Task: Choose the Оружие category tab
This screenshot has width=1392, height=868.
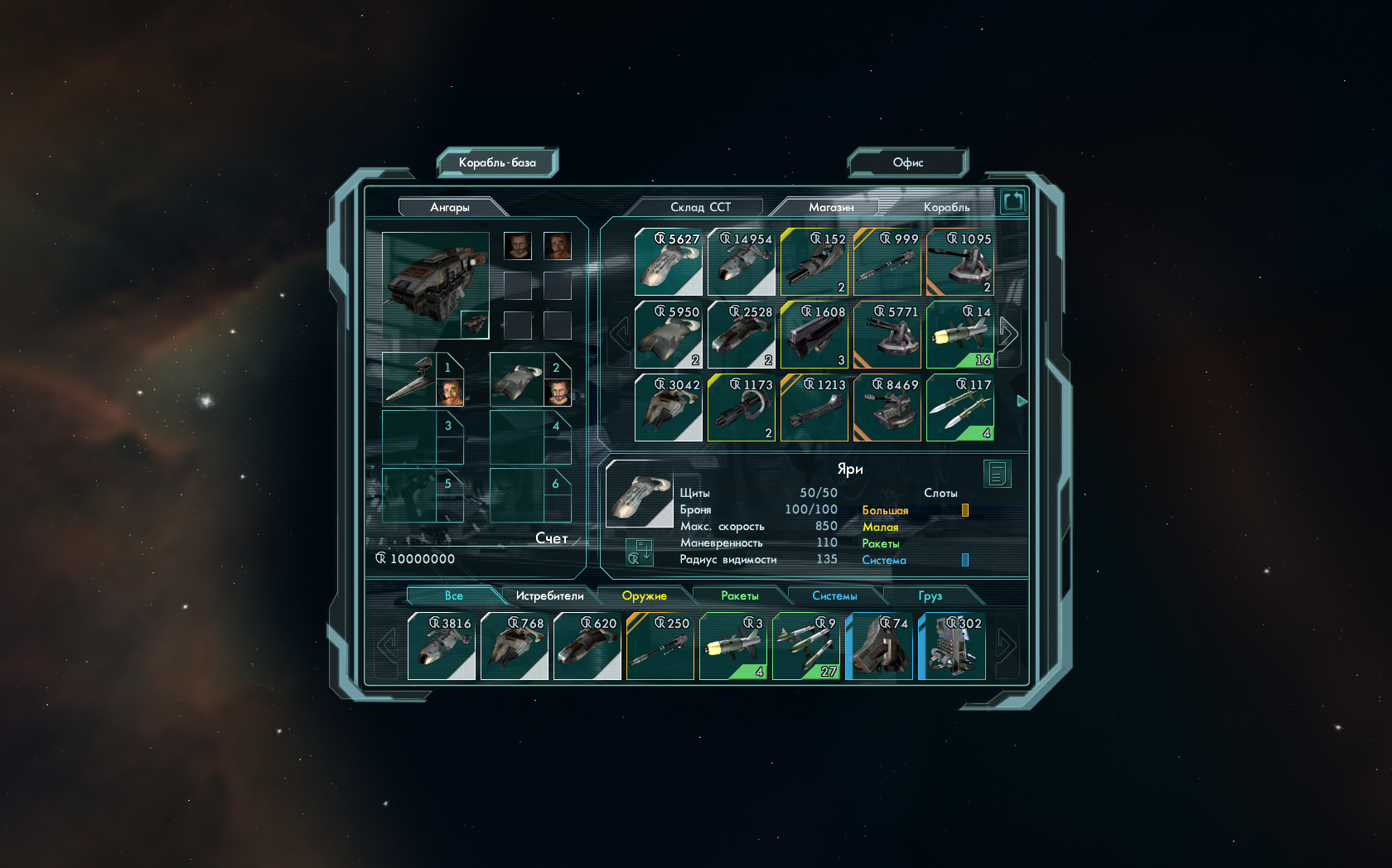Action: [x=644, y=596]
